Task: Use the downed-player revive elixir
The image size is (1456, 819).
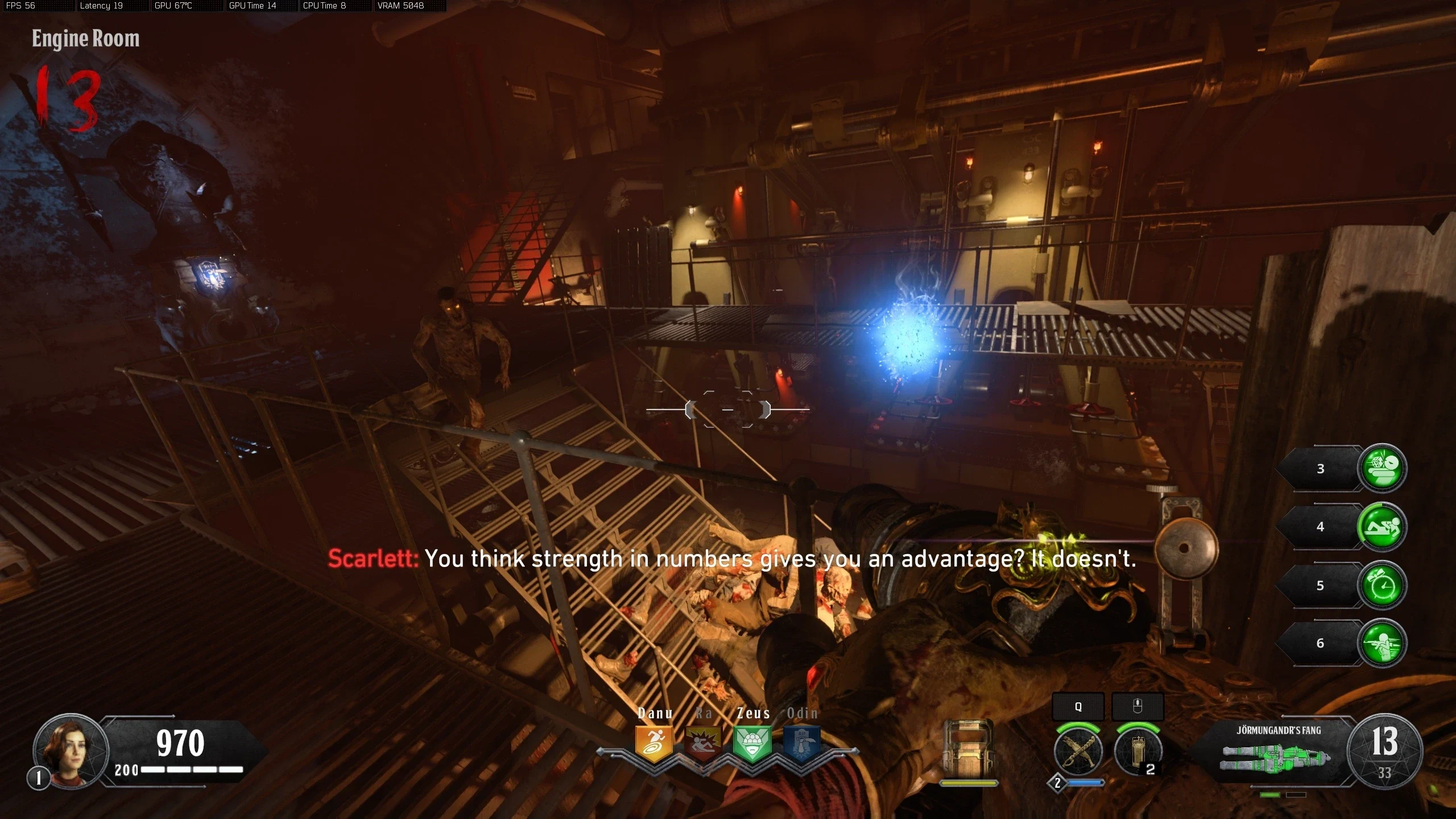Action: click(1382, 527)
